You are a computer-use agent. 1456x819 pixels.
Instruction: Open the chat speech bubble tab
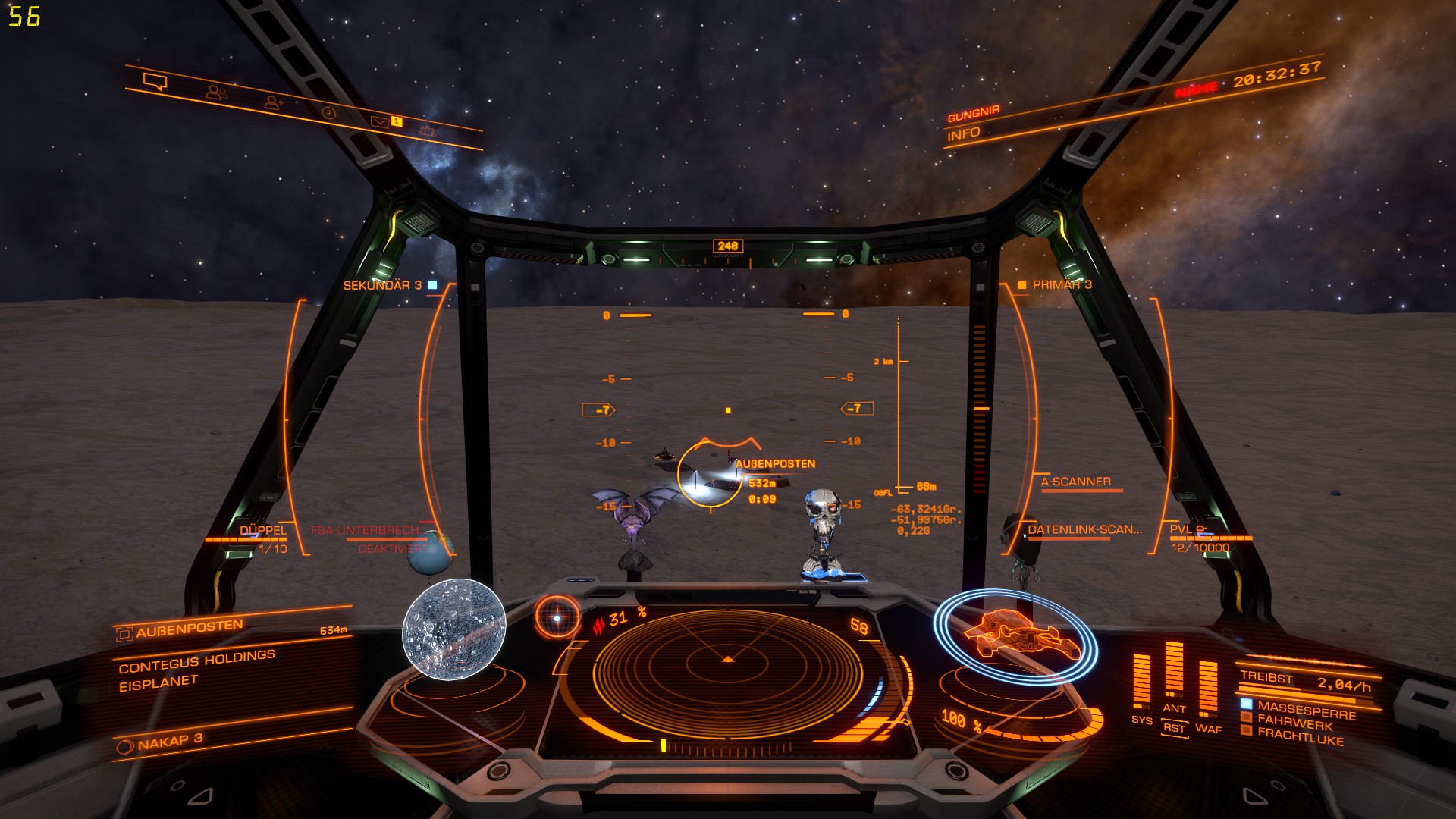[x=155, y=81]
